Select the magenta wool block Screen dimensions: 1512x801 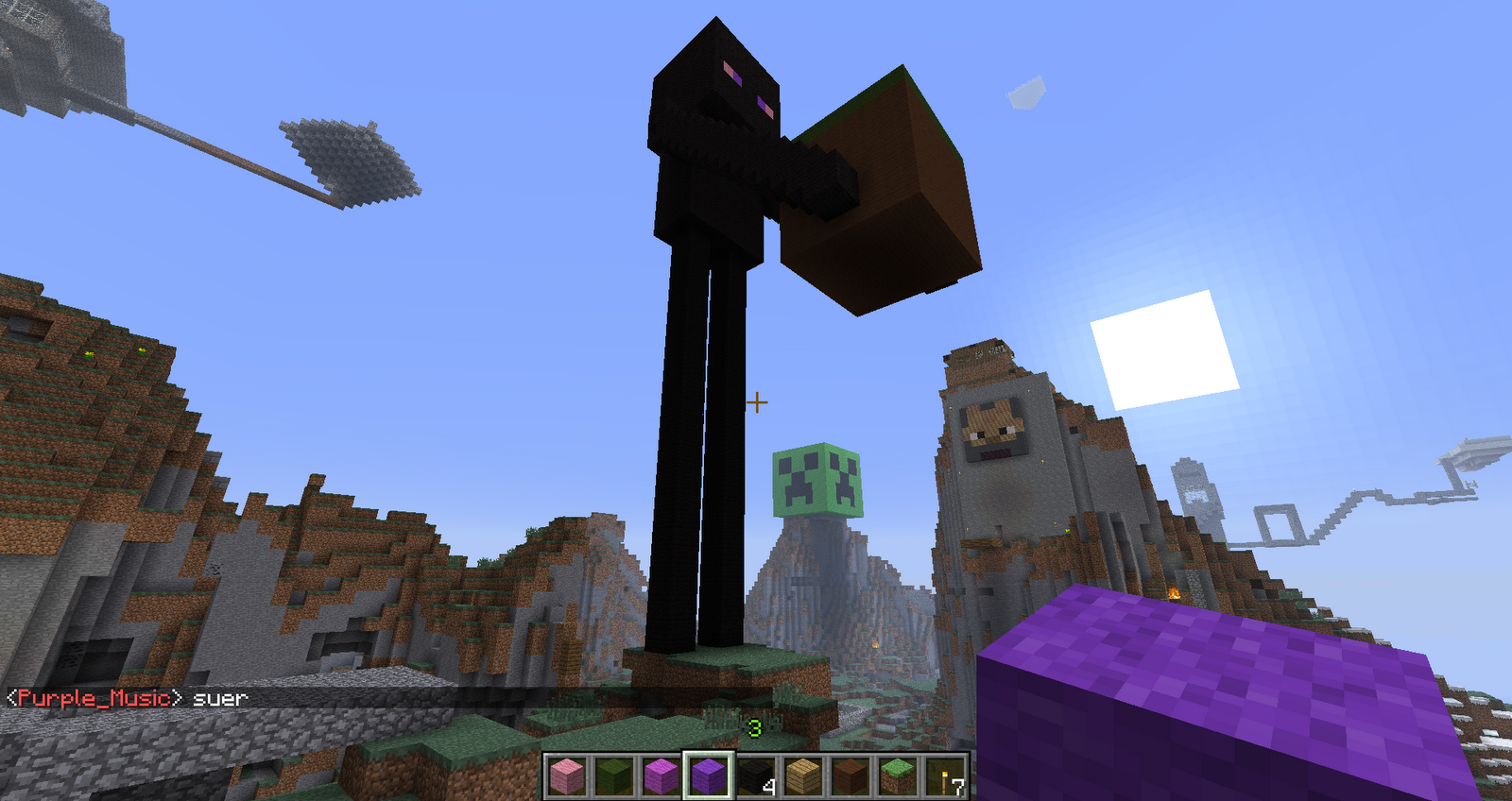[660, 776]
